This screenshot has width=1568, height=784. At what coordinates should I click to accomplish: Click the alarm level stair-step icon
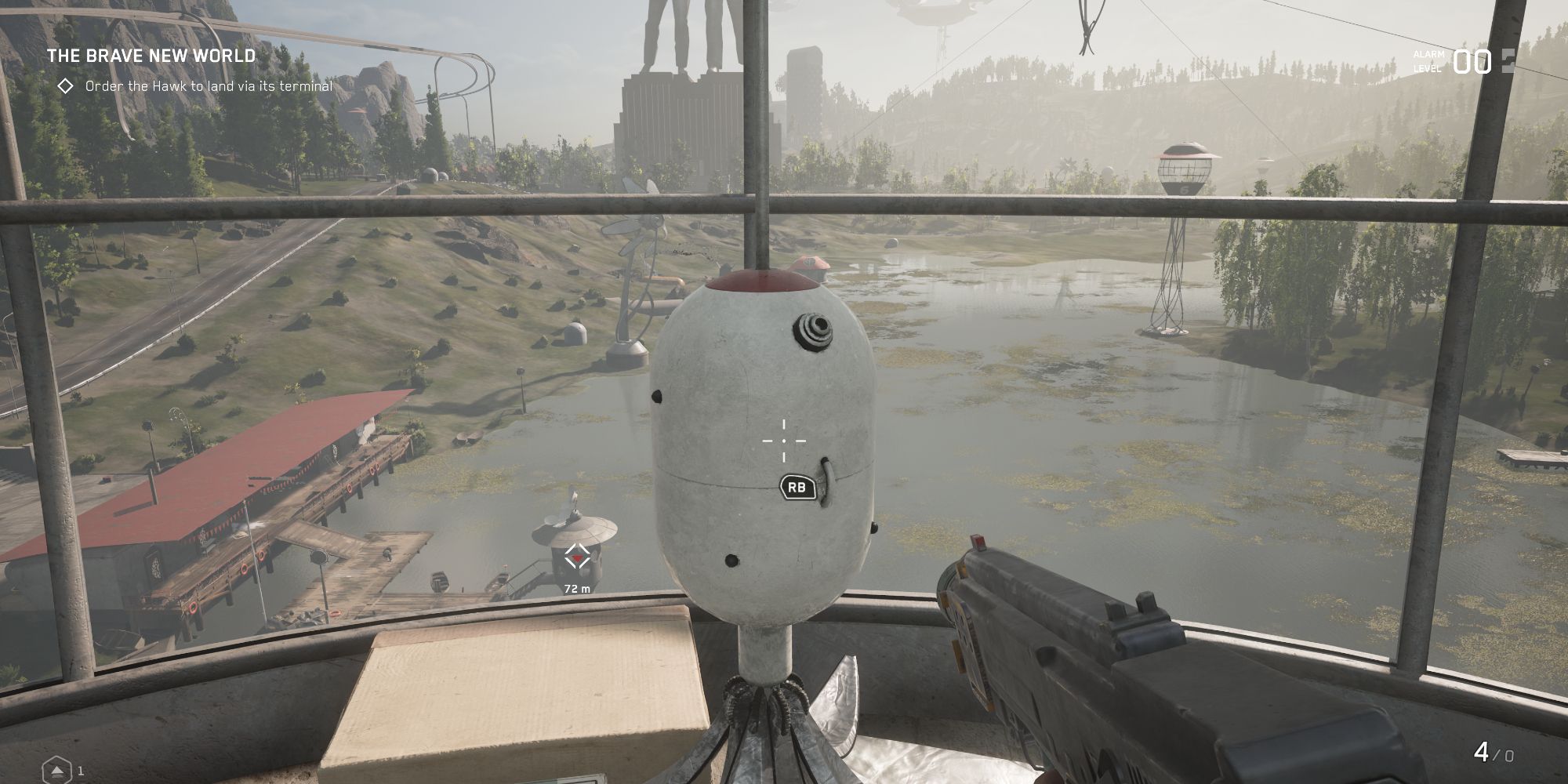1509,63
